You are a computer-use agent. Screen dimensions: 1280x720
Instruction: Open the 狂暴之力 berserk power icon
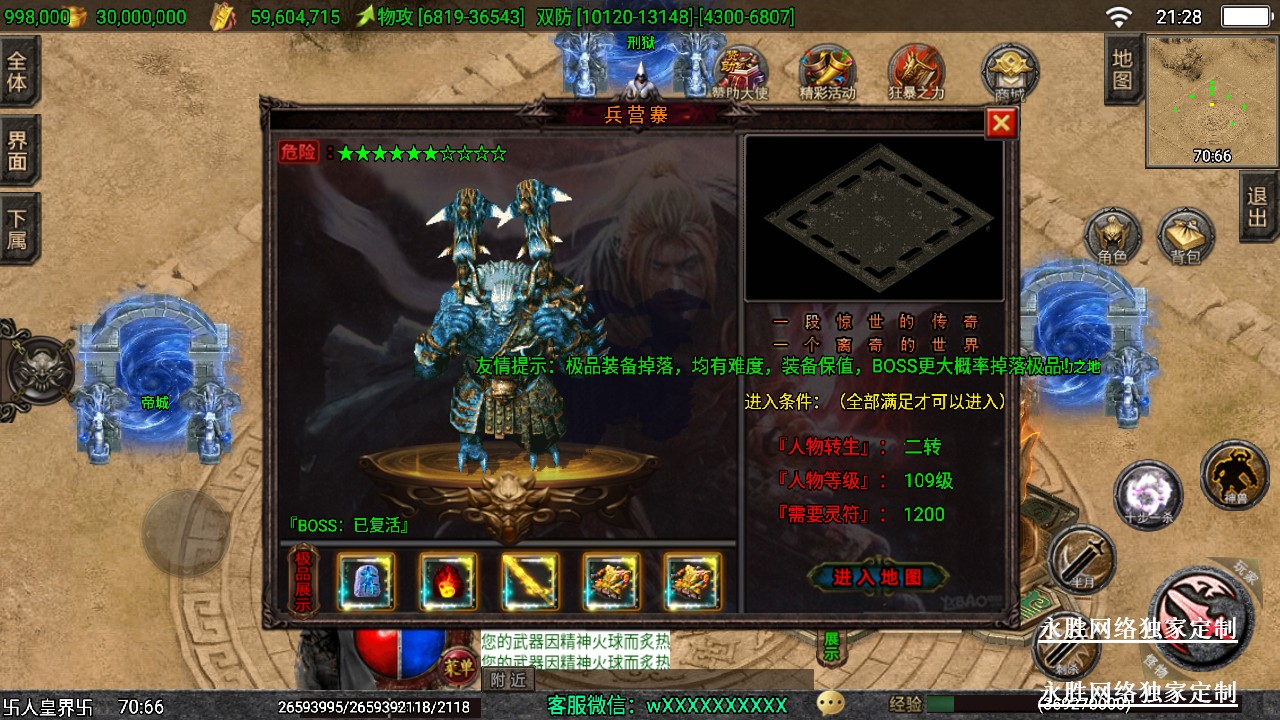(916, 73)
